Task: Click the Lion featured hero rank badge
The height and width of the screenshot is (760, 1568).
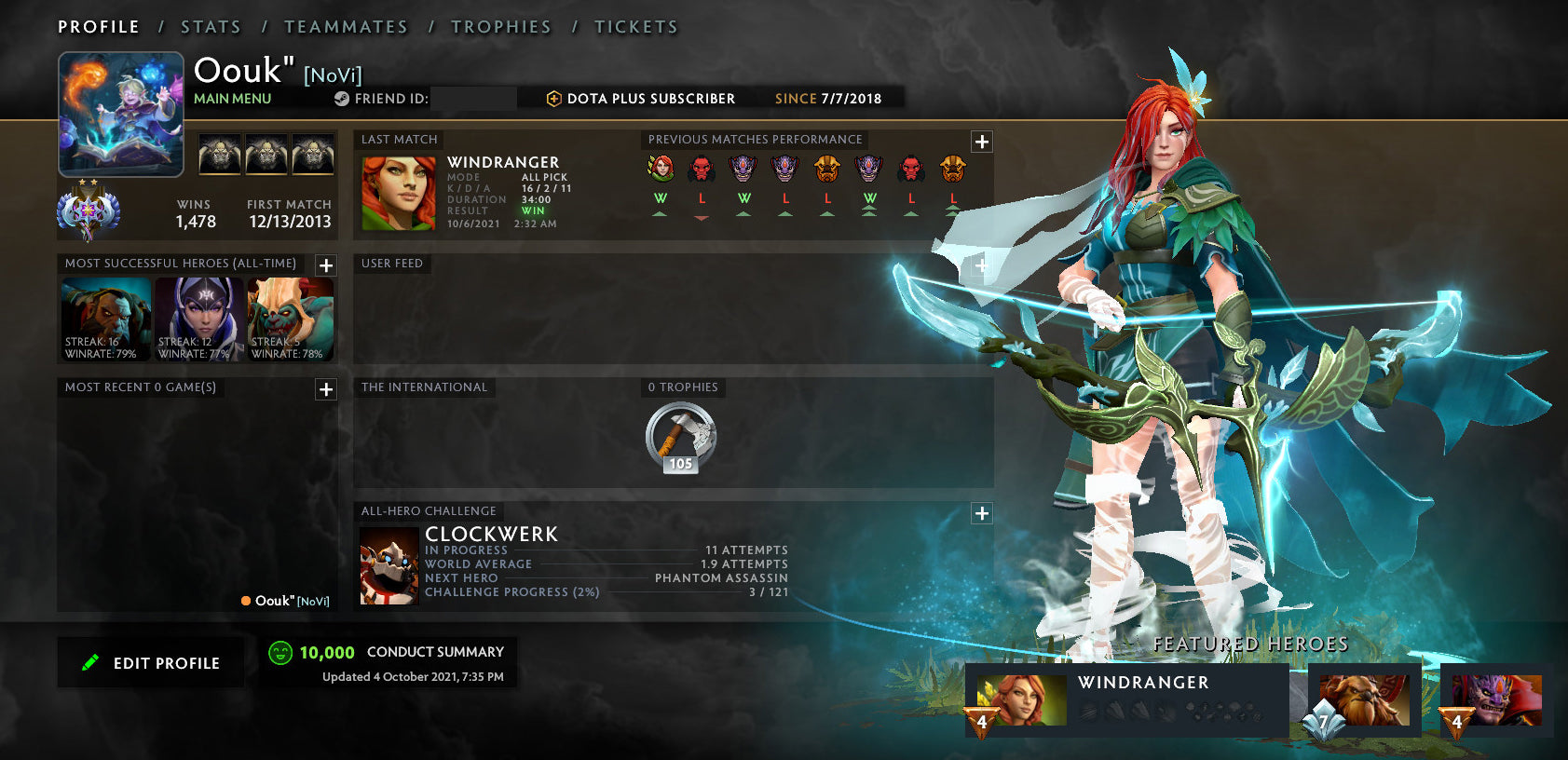Action: click(1456, 722)
